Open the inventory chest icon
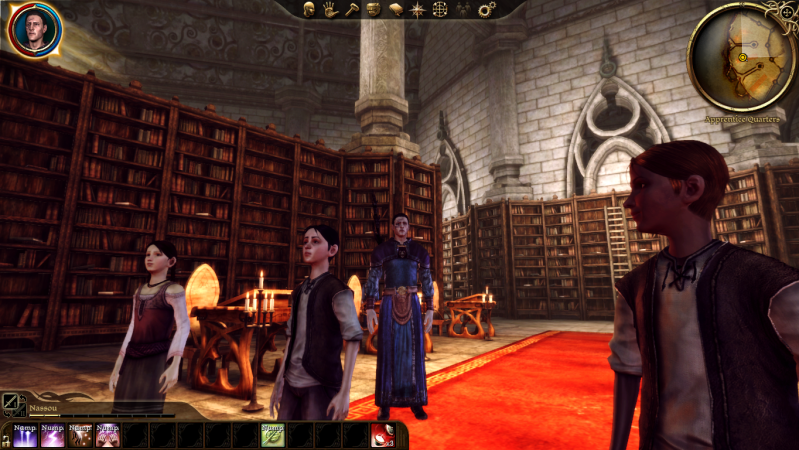The height and width of the screenshot is (450, 799). pyautogui.click(x=373, y=9)
